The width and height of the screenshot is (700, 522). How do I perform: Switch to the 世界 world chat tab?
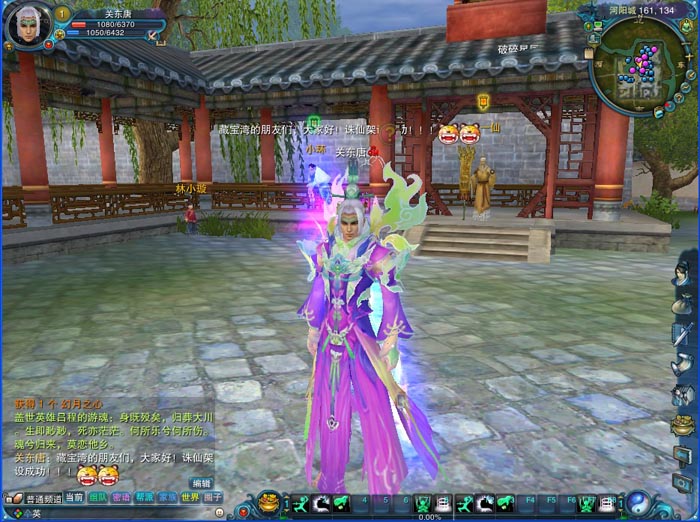click(x=190, y=497)
